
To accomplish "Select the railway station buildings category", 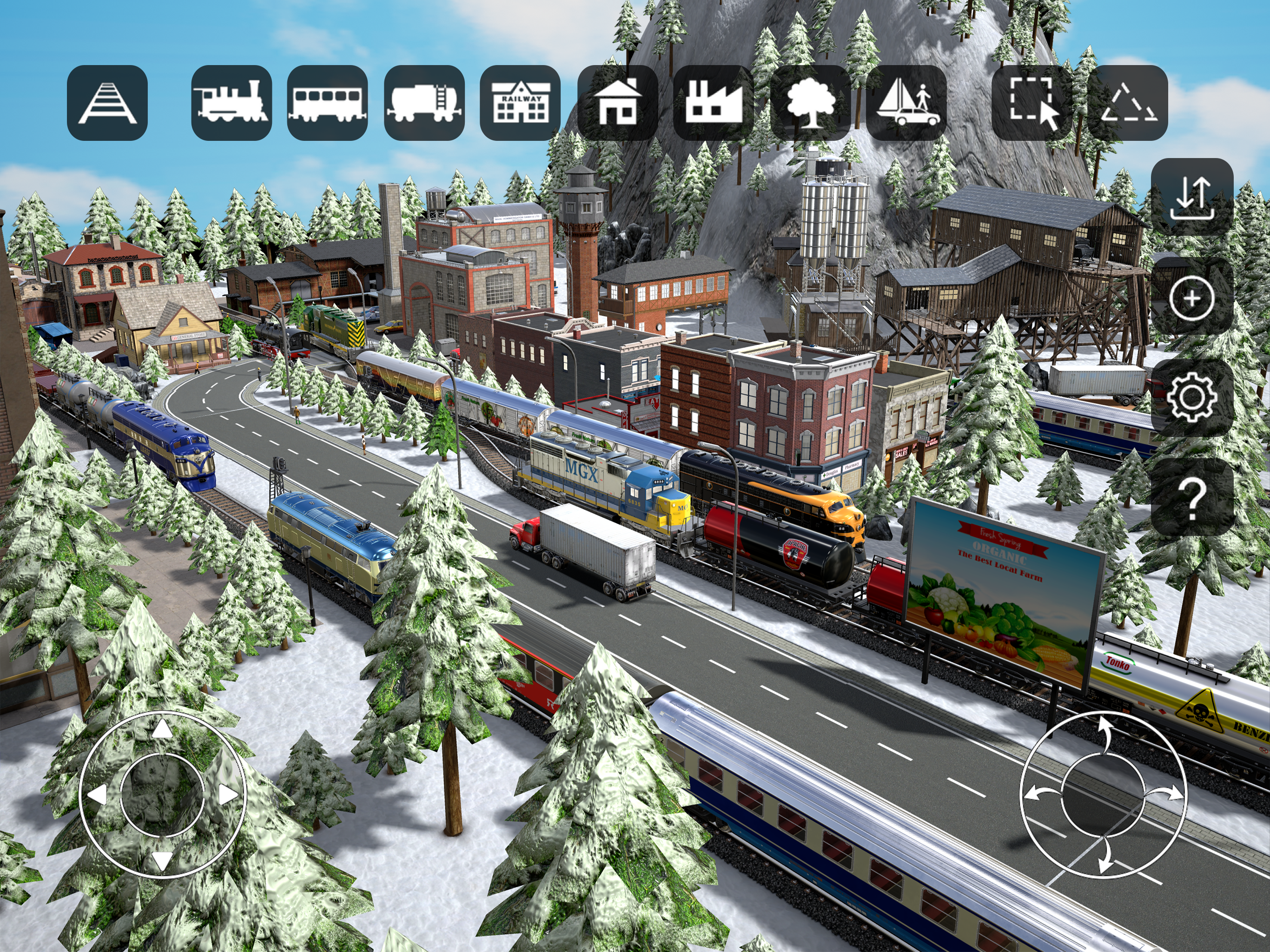I will pyautogui.click(x=520, y=103).
